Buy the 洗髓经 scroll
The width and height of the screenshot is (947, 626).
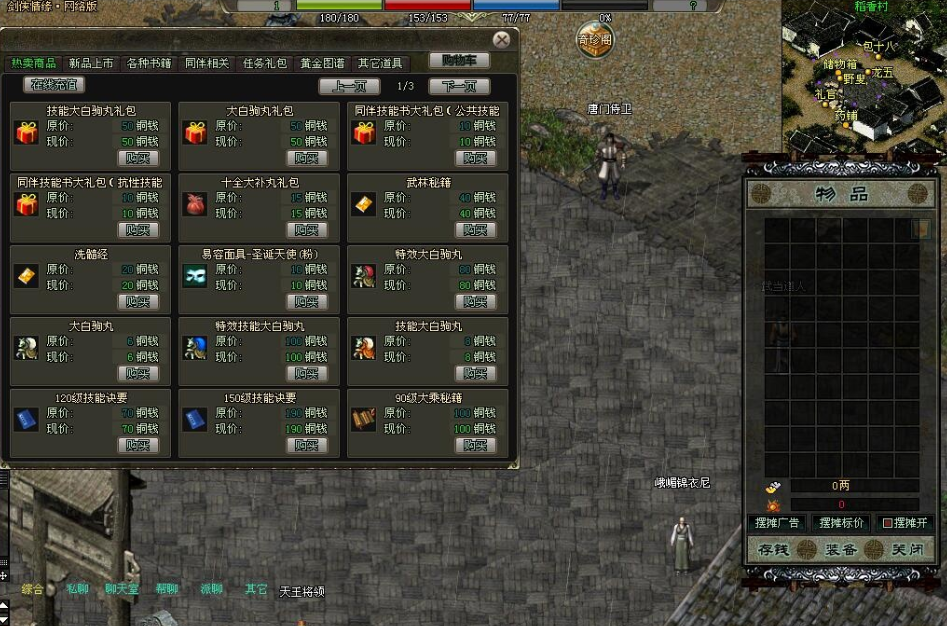pyautogui.click(x=138, y=301)
